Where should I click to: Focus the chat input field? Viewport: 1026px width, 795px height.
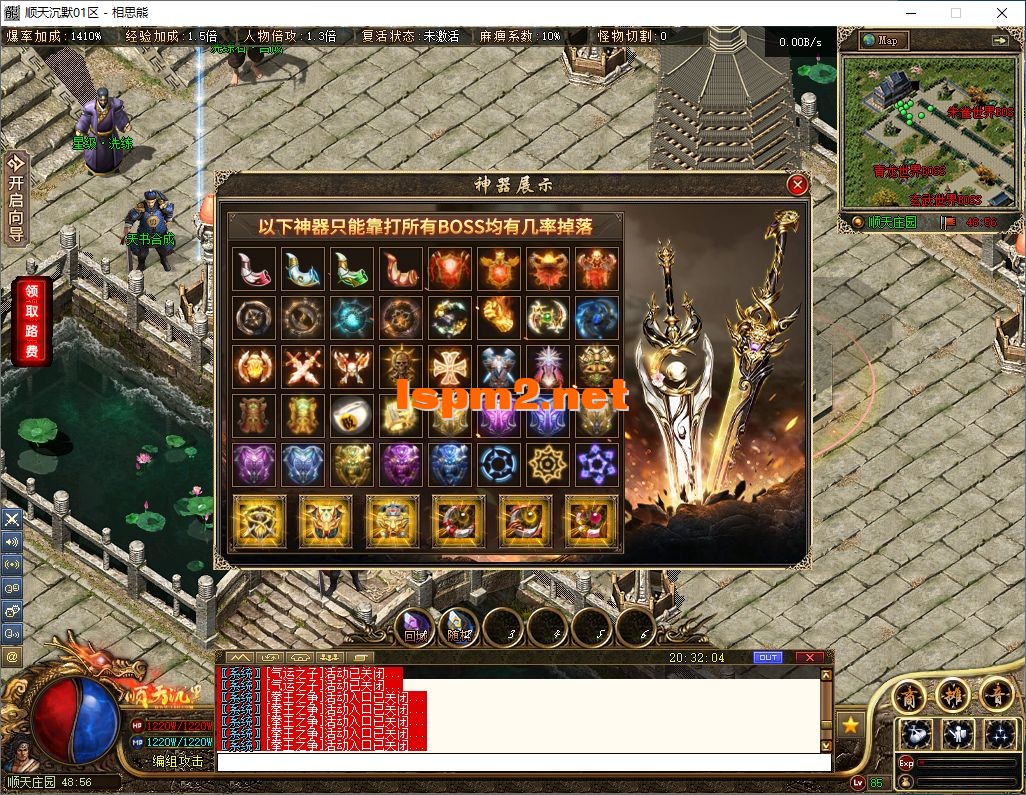tap(520, 762)
